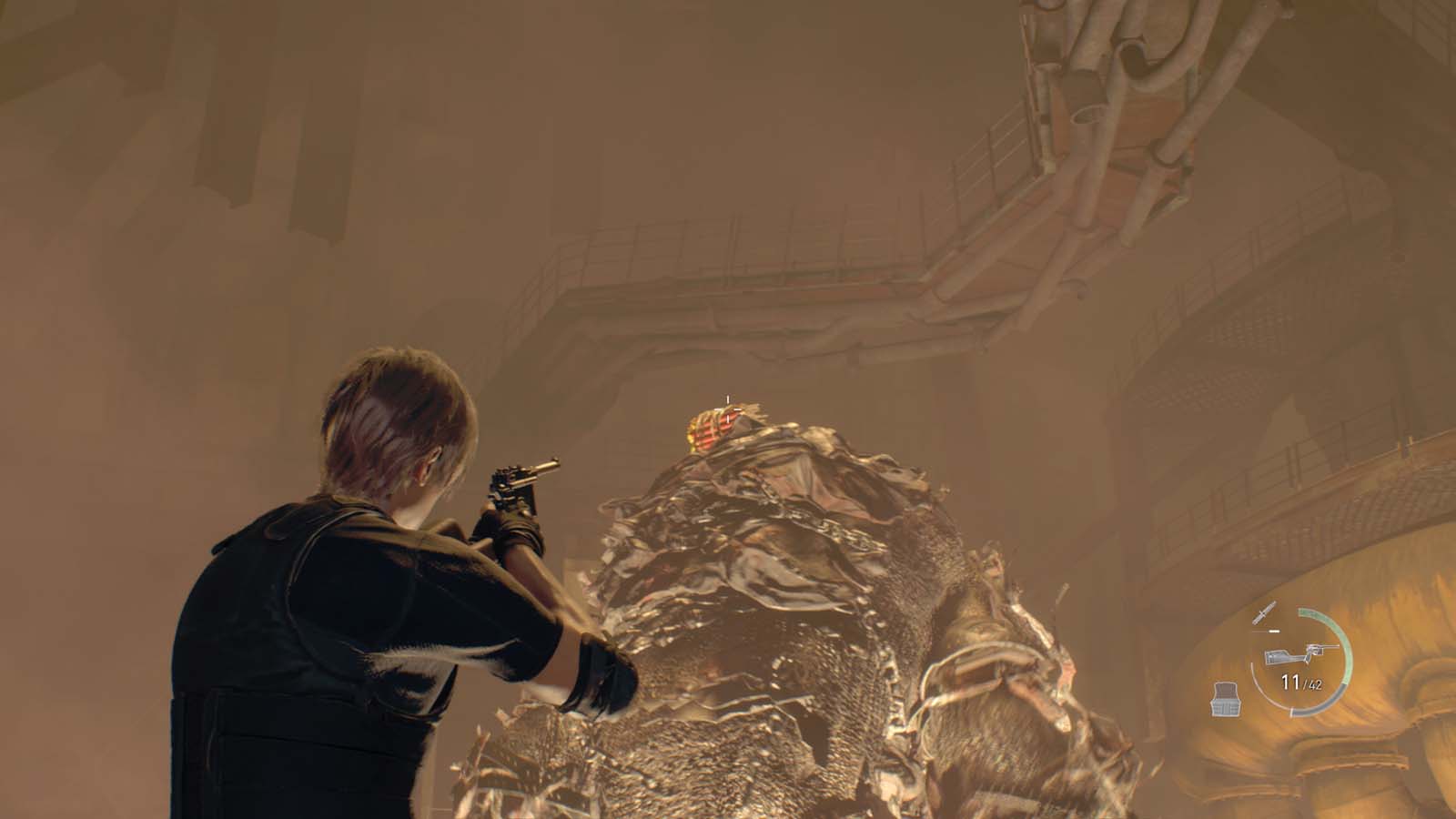Click the reserve ammo value 42
The image size is (1456, 819).
click(x=1316, y=684)
